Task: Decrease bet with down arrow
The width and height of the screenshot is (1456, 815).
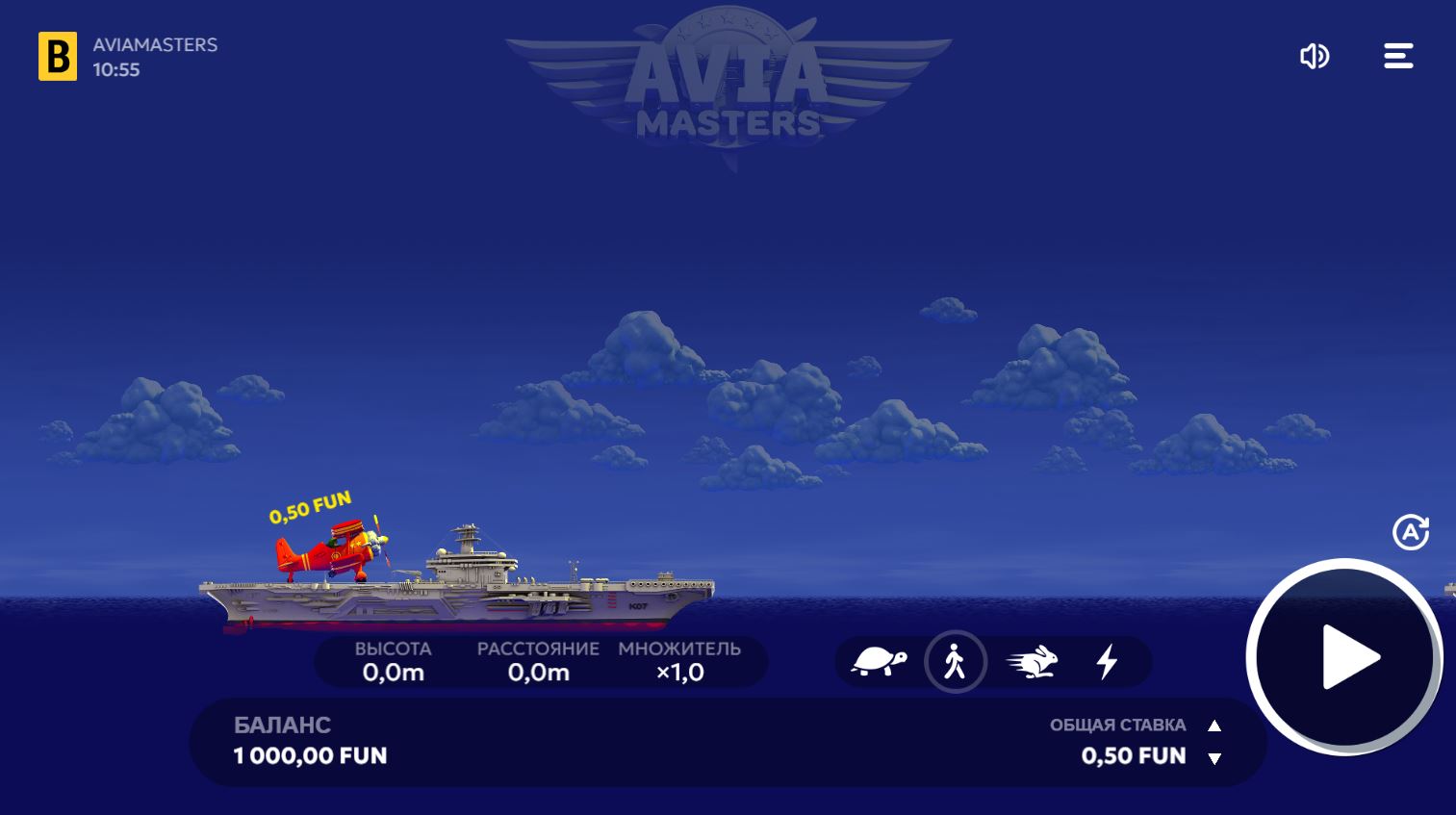Action: pos(1214,759)
